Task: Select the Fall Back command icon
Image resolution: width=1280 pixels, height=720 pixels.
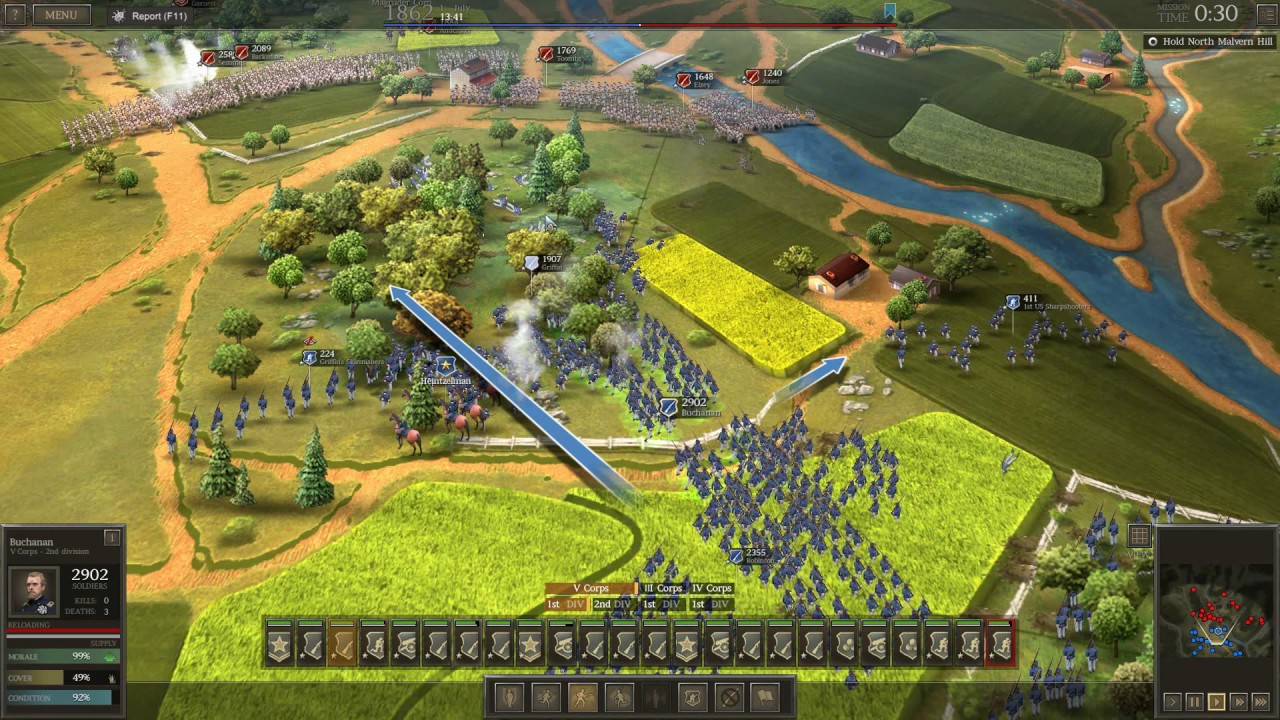Action: (x=620, y=698)
